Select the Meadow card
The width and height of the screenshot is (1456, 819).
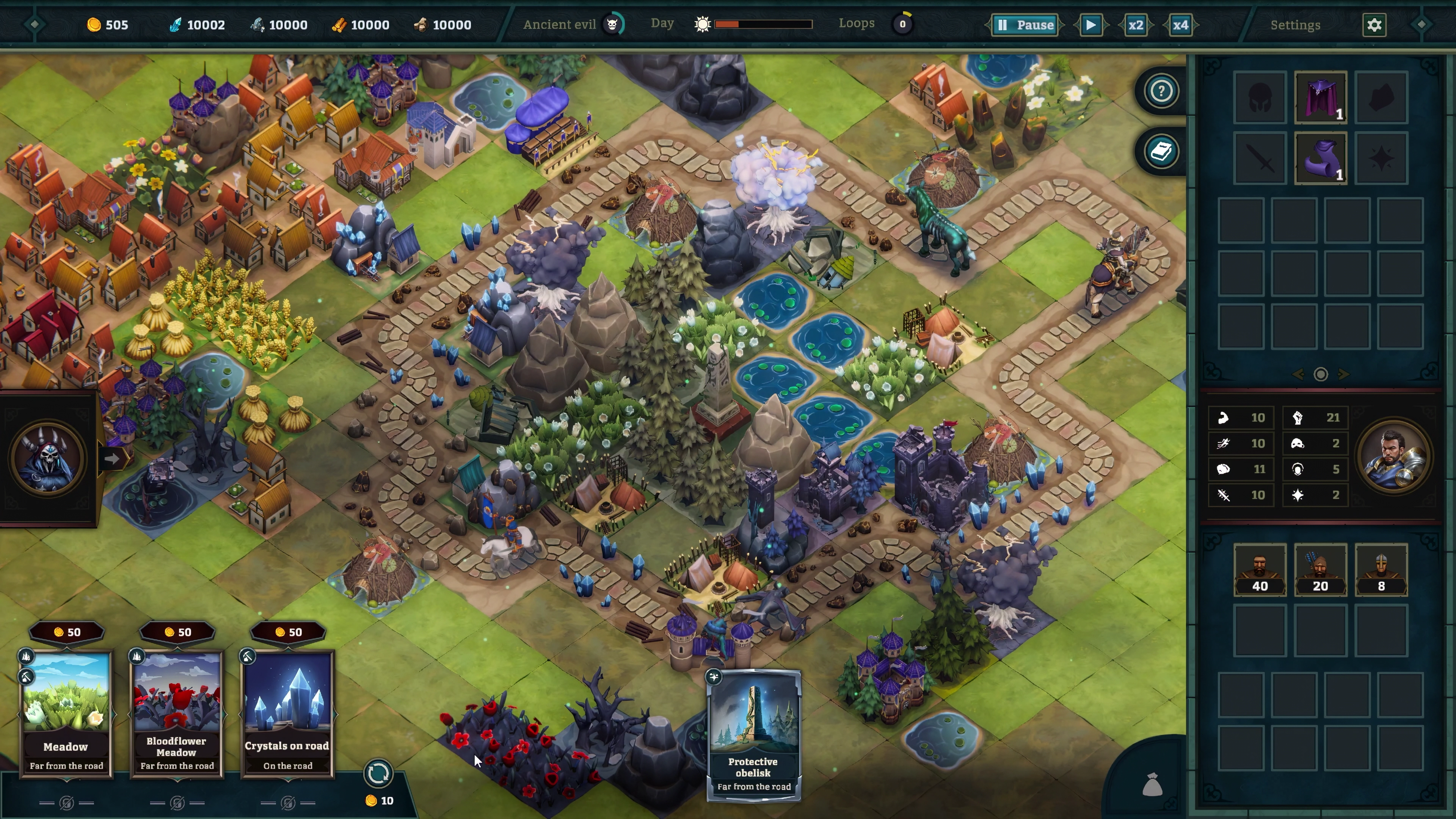point(66,713)
